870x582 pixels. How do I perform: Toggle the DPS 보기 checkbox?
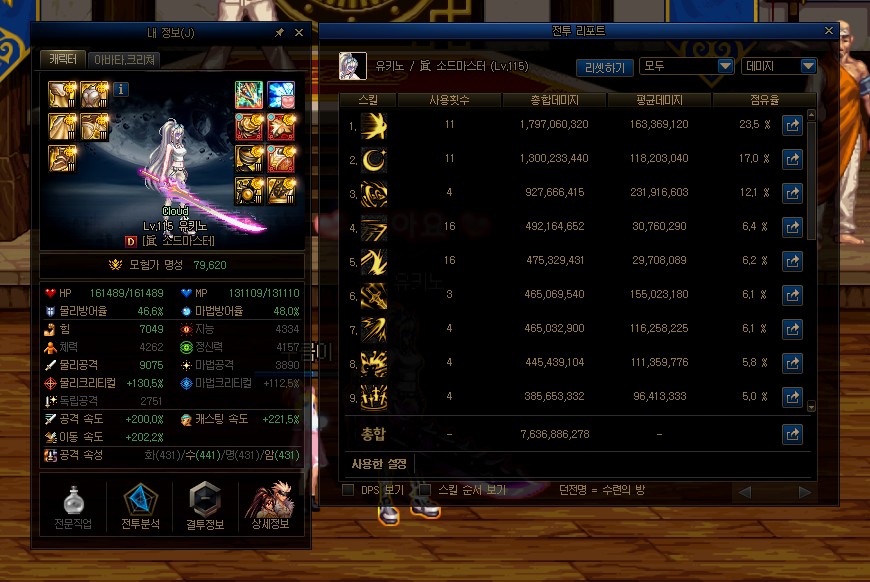coord(348,490)
